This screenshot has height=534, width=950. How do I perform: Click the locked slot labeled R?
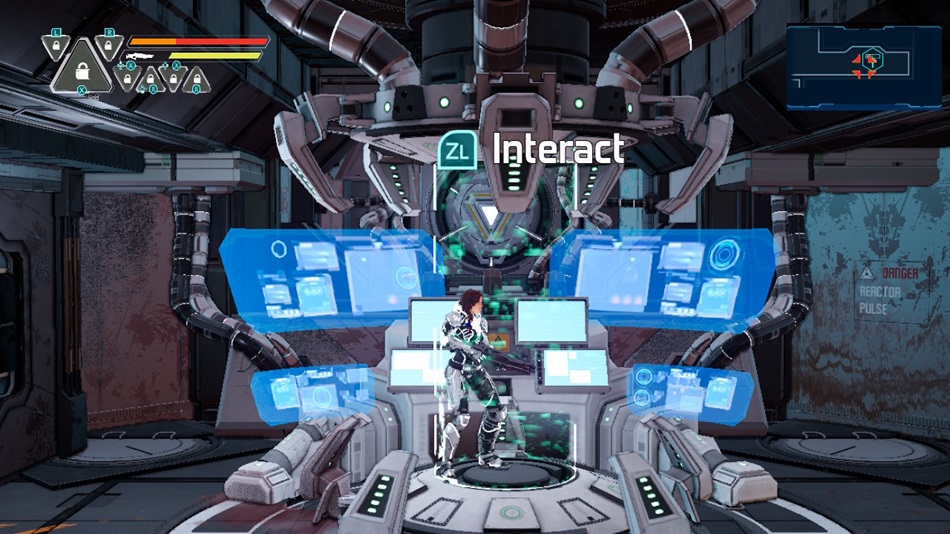coord(109,45)
